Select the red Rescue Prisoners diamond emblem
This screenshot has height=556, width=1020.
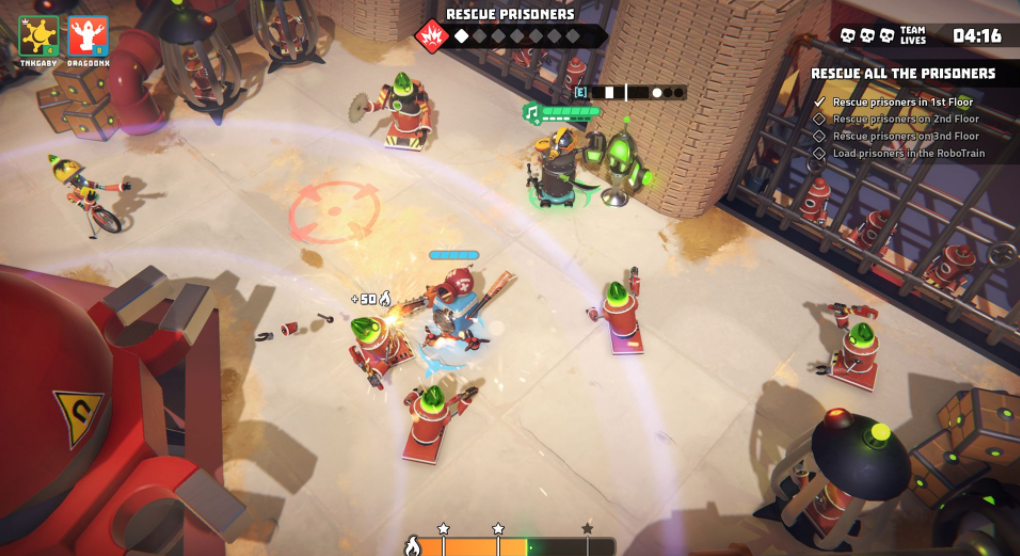coord(431,37)
